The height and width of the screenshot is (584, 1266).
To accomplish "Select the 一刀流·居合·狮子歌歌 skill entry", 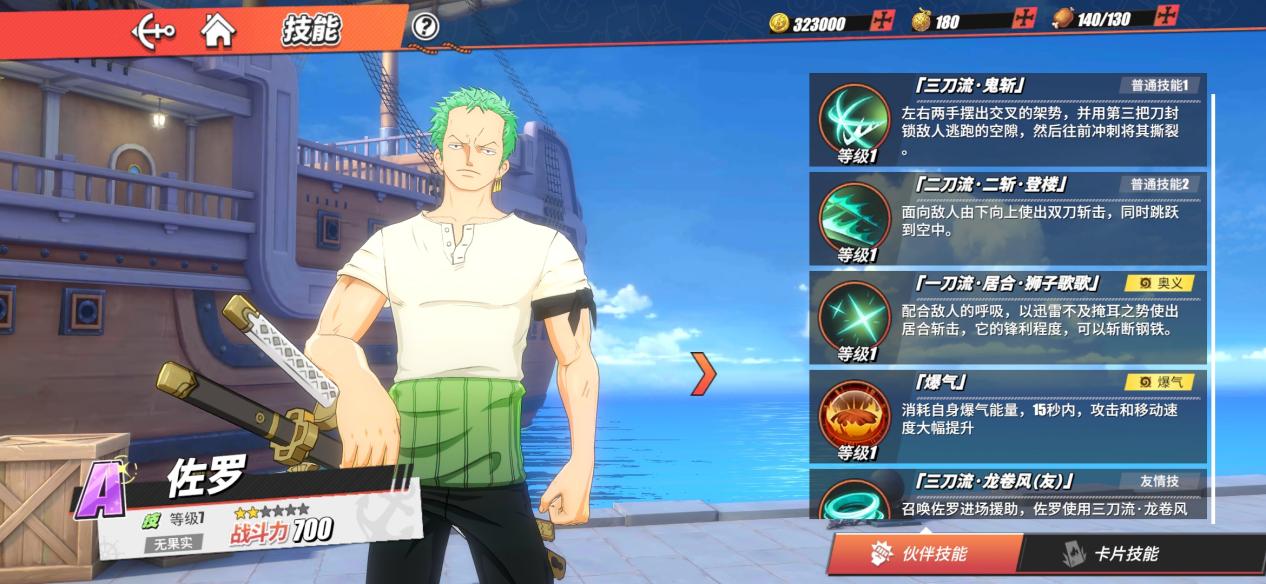I will point(1008,317).
